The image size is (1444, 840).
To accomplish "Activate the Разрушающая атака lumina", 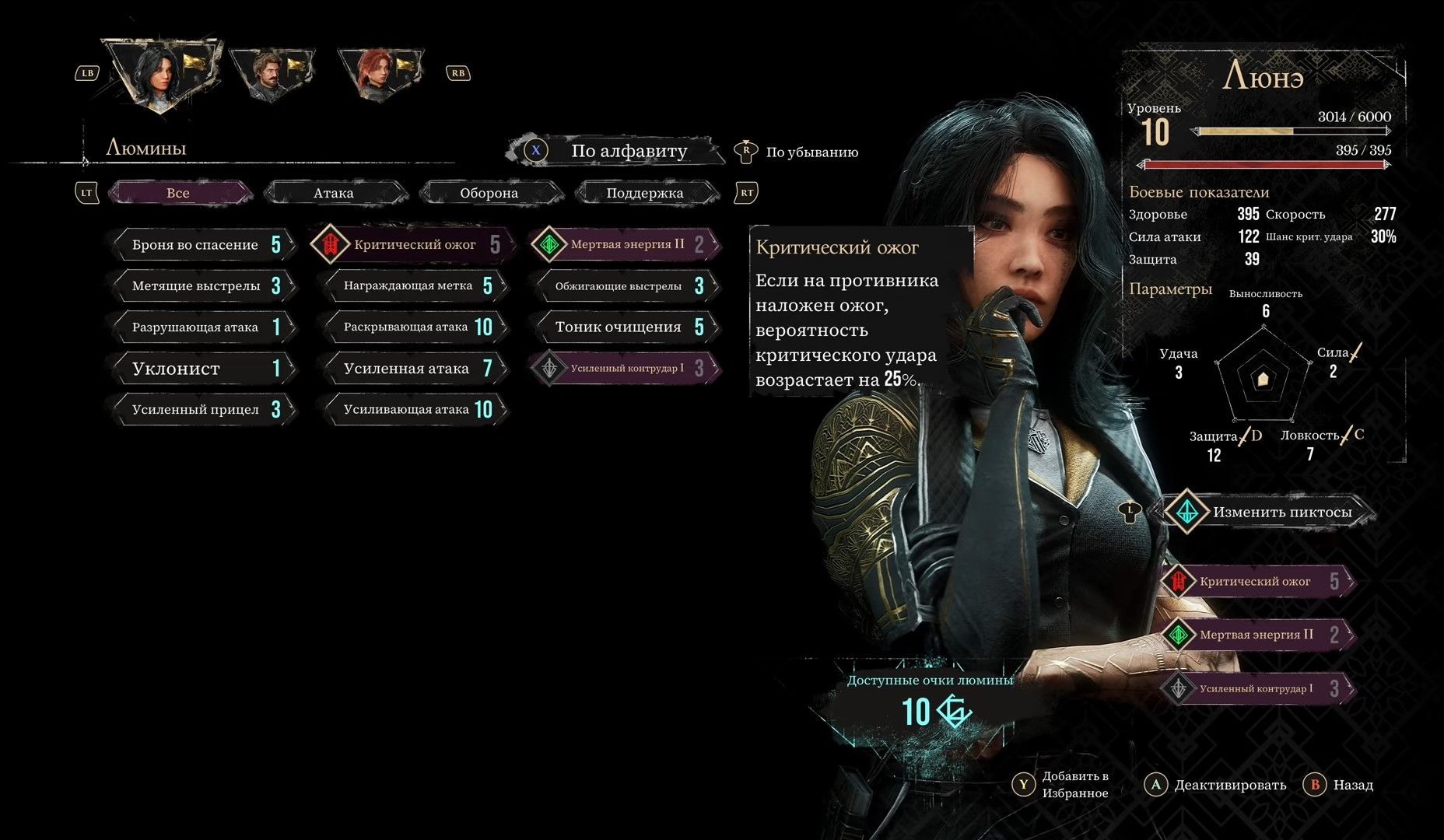I will pos(204,327).
